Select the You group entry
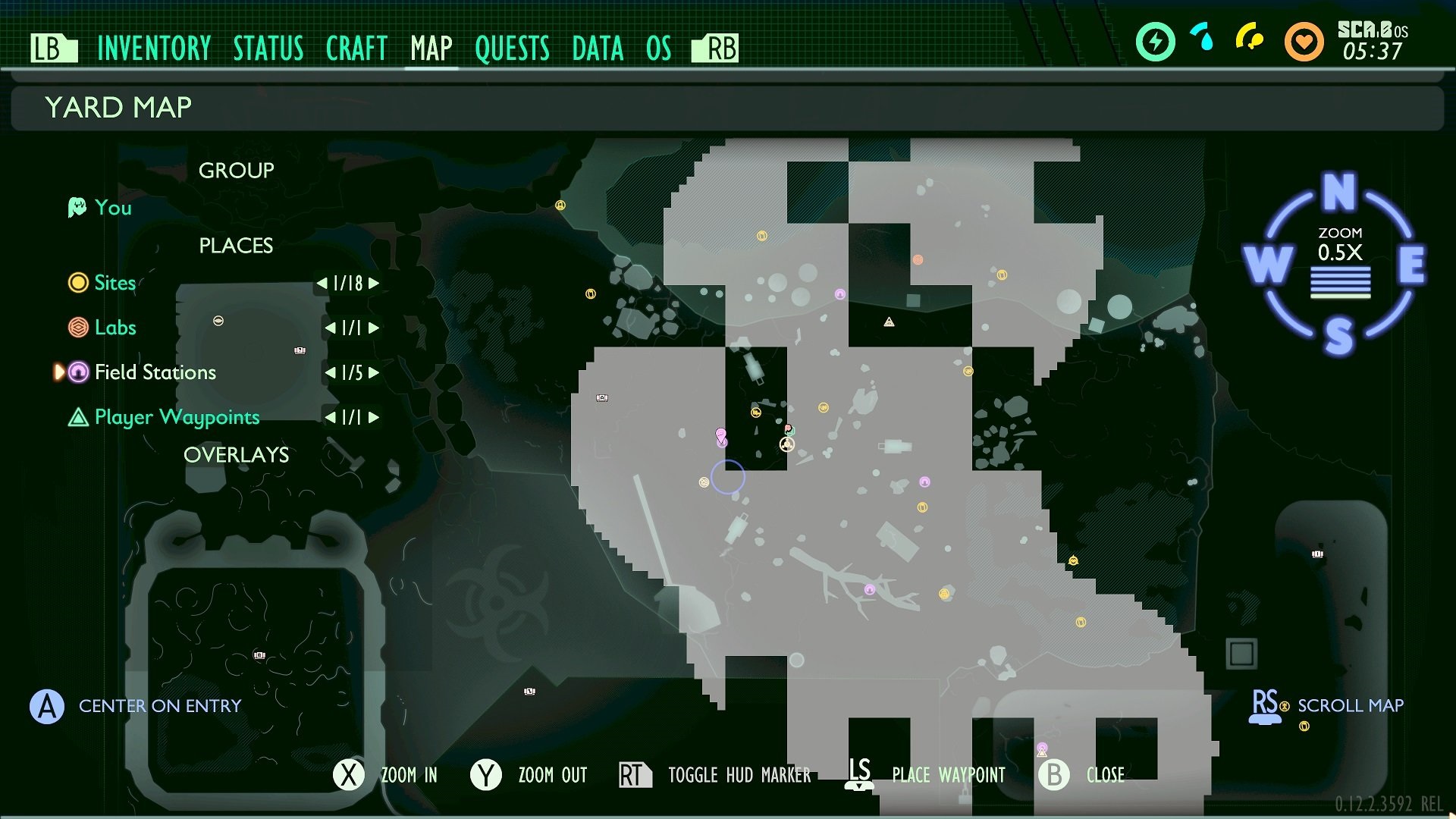Screen dimensions: 1456x819 (113, 208)
